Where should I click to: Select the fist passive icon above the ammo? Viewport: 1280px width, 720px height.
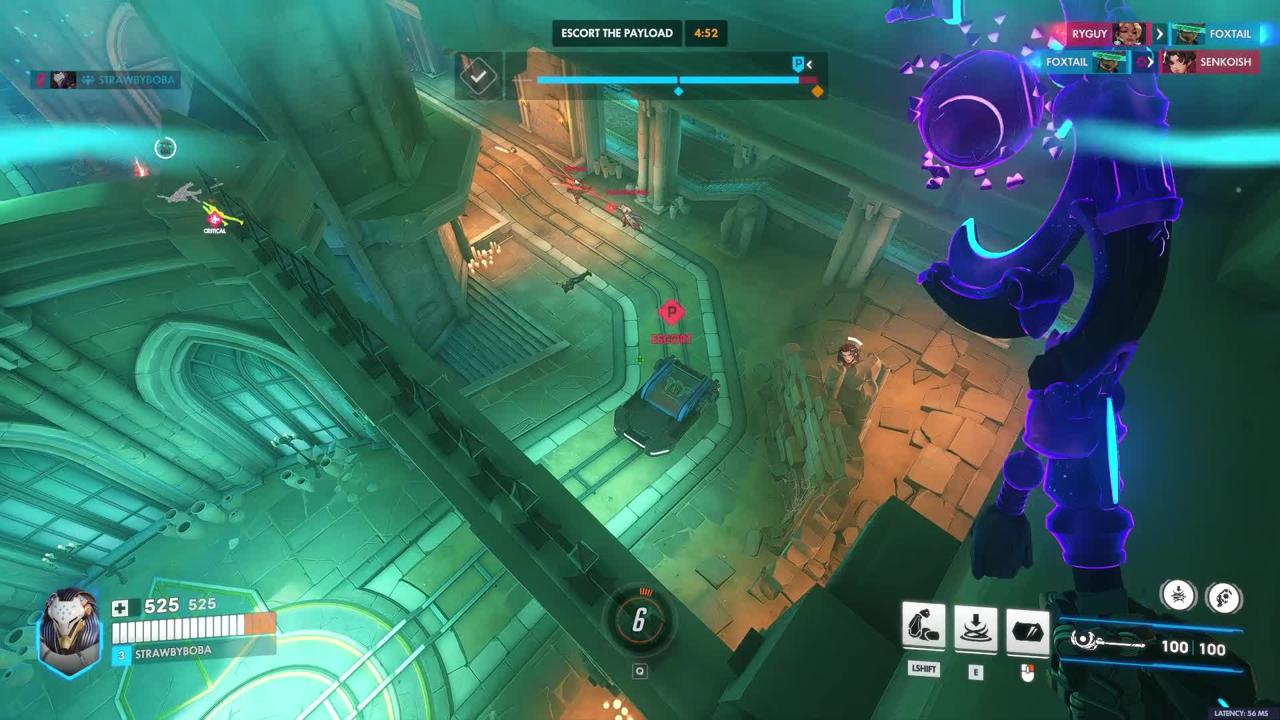[x=1224, y=597]
